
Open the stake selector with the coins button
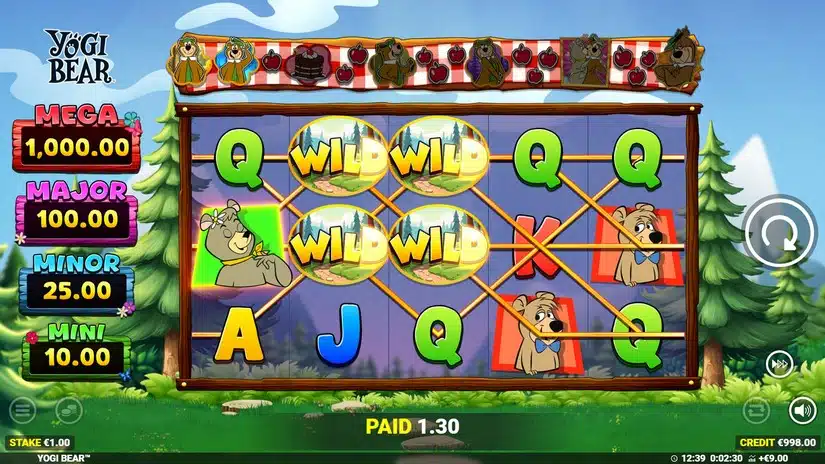[x=67, y=410]
